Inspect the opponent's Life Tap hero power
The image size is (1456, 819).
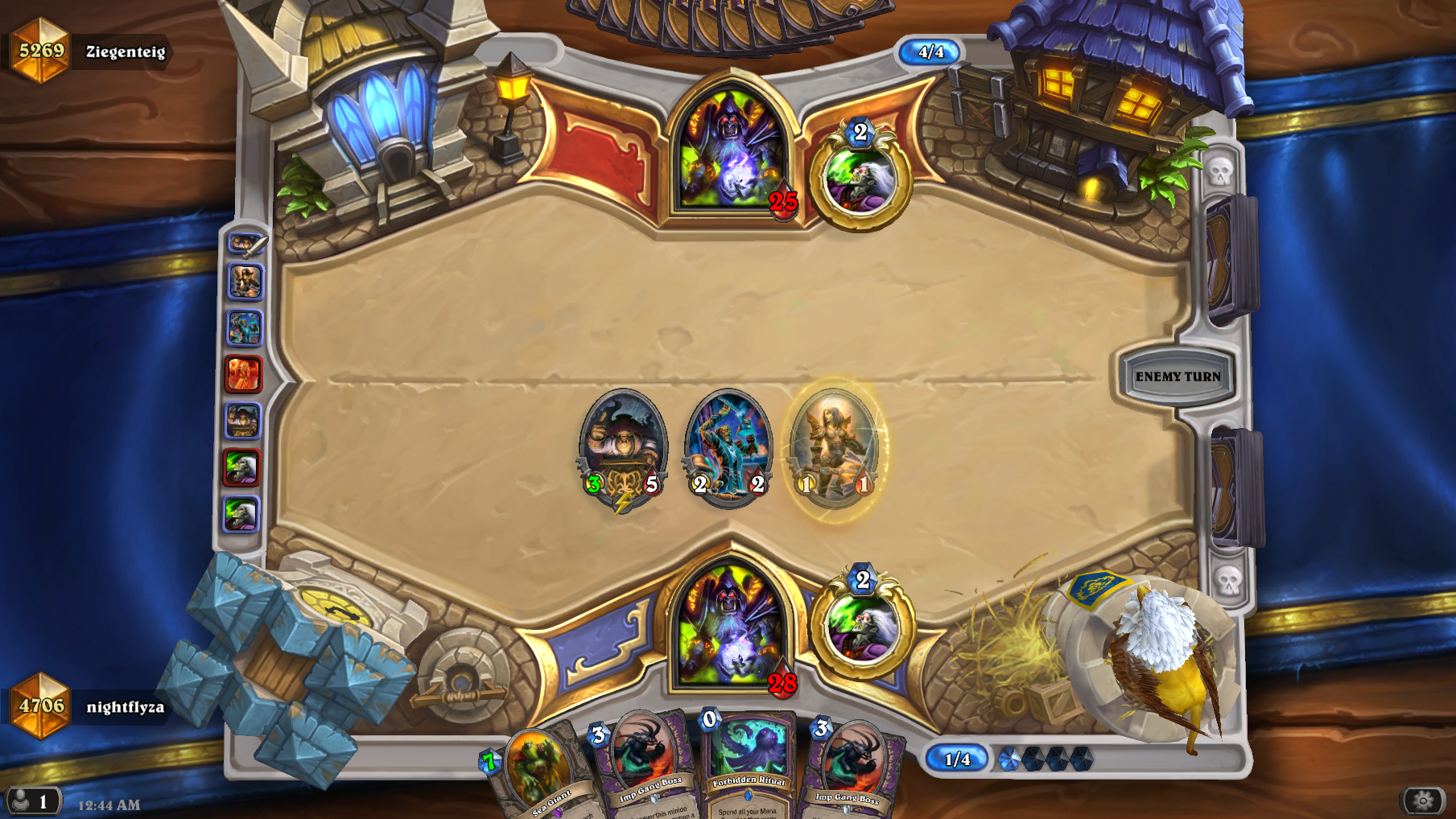[x=860, y=179]
